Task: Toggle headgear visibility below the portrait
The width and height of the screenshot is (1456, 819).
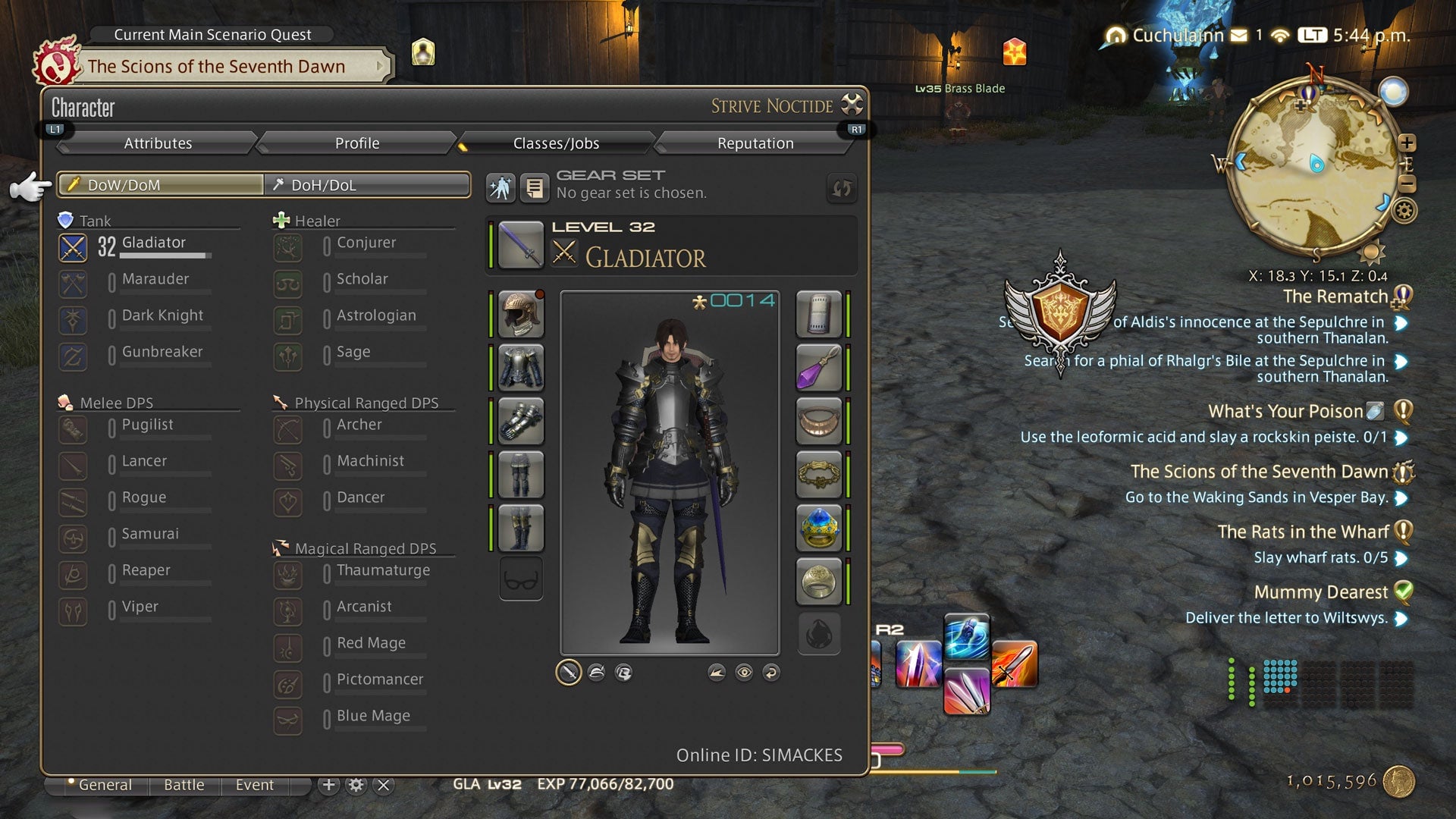Action: click(596, 672)
